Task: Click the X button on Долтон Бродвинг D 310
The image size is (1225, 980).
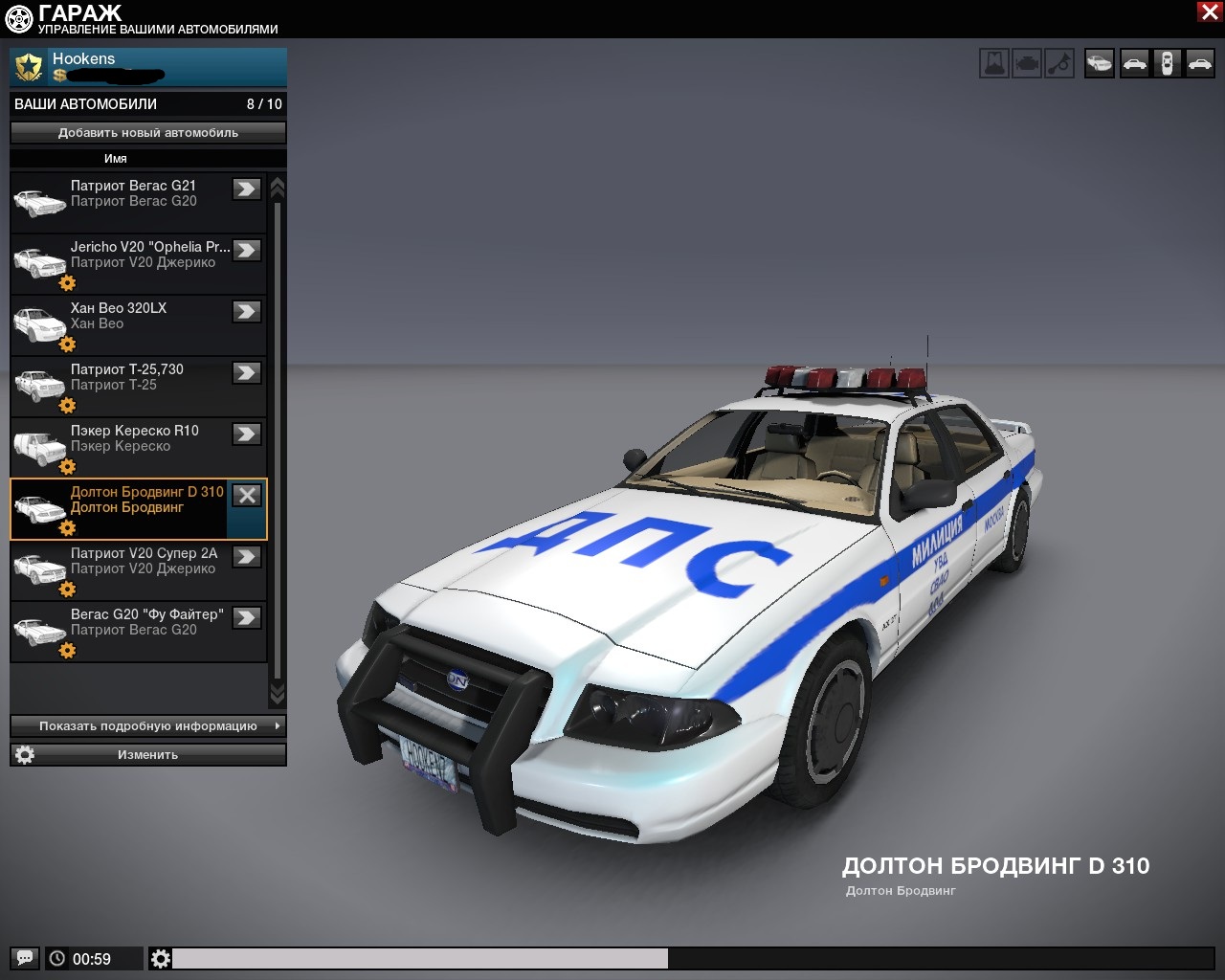Action: 247,495
